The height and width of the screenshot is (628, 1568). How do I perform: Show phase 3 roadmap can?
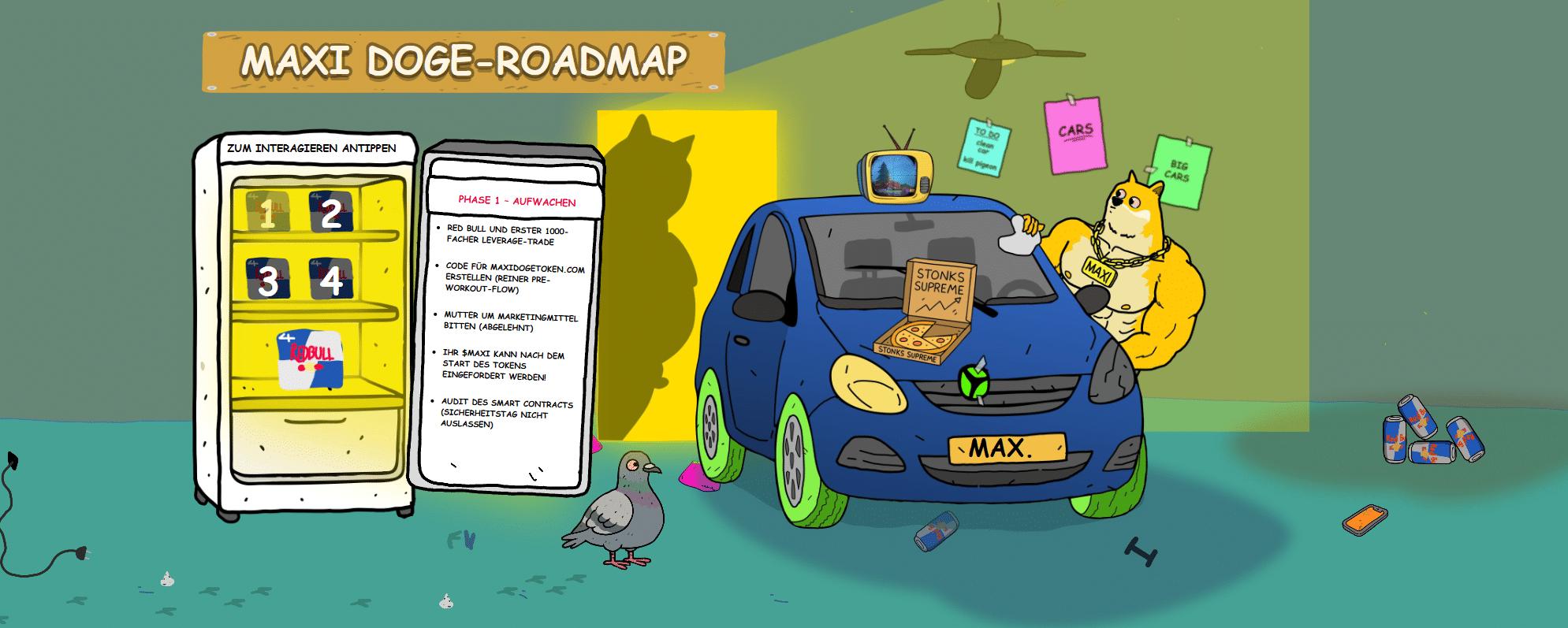[x=267, y=280]
